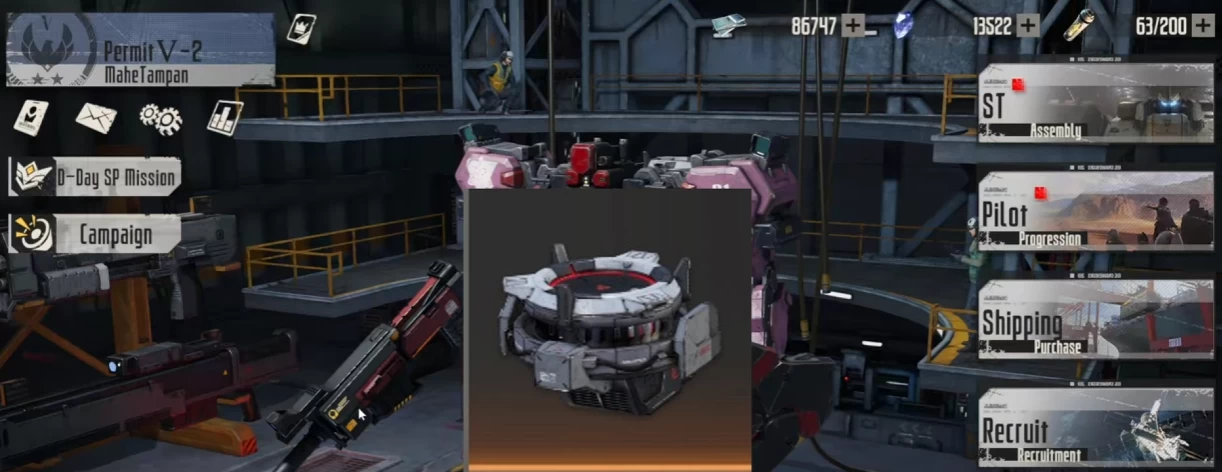This screenshot has height=472, width=1222.
Task: Click the circular mech part item card
Action: point(608,328)
